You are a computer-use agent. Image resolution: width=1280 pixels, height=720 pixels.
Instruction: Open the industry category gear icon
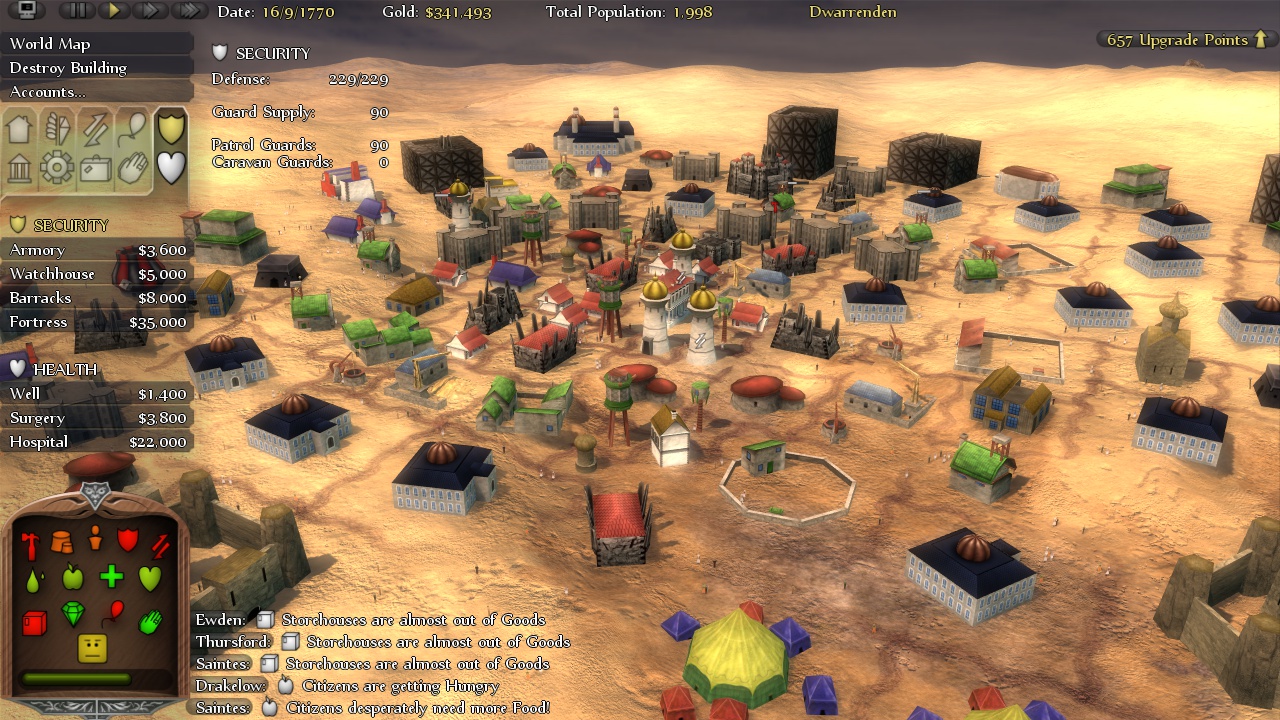pos(57,168)
